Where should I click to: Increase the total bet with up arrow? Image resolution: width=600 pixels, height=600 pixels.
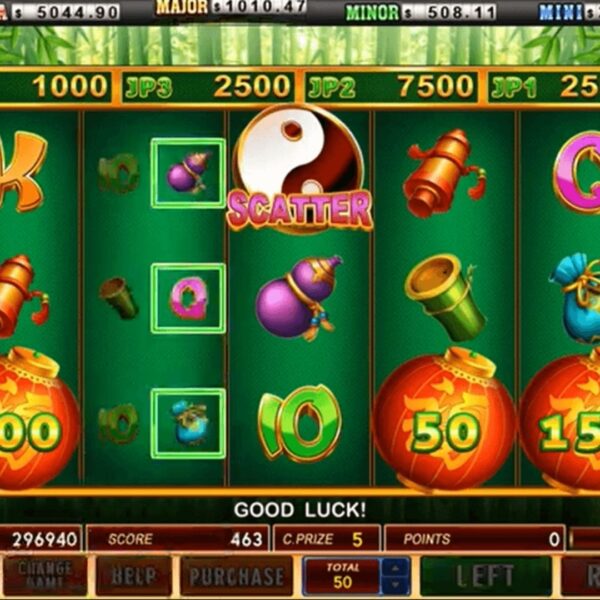coord(397,569)
